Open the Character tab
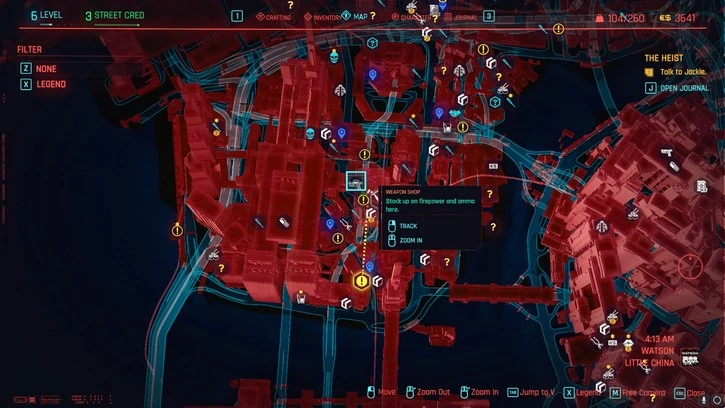Screen dimensions: 725x408 (407, 17)
